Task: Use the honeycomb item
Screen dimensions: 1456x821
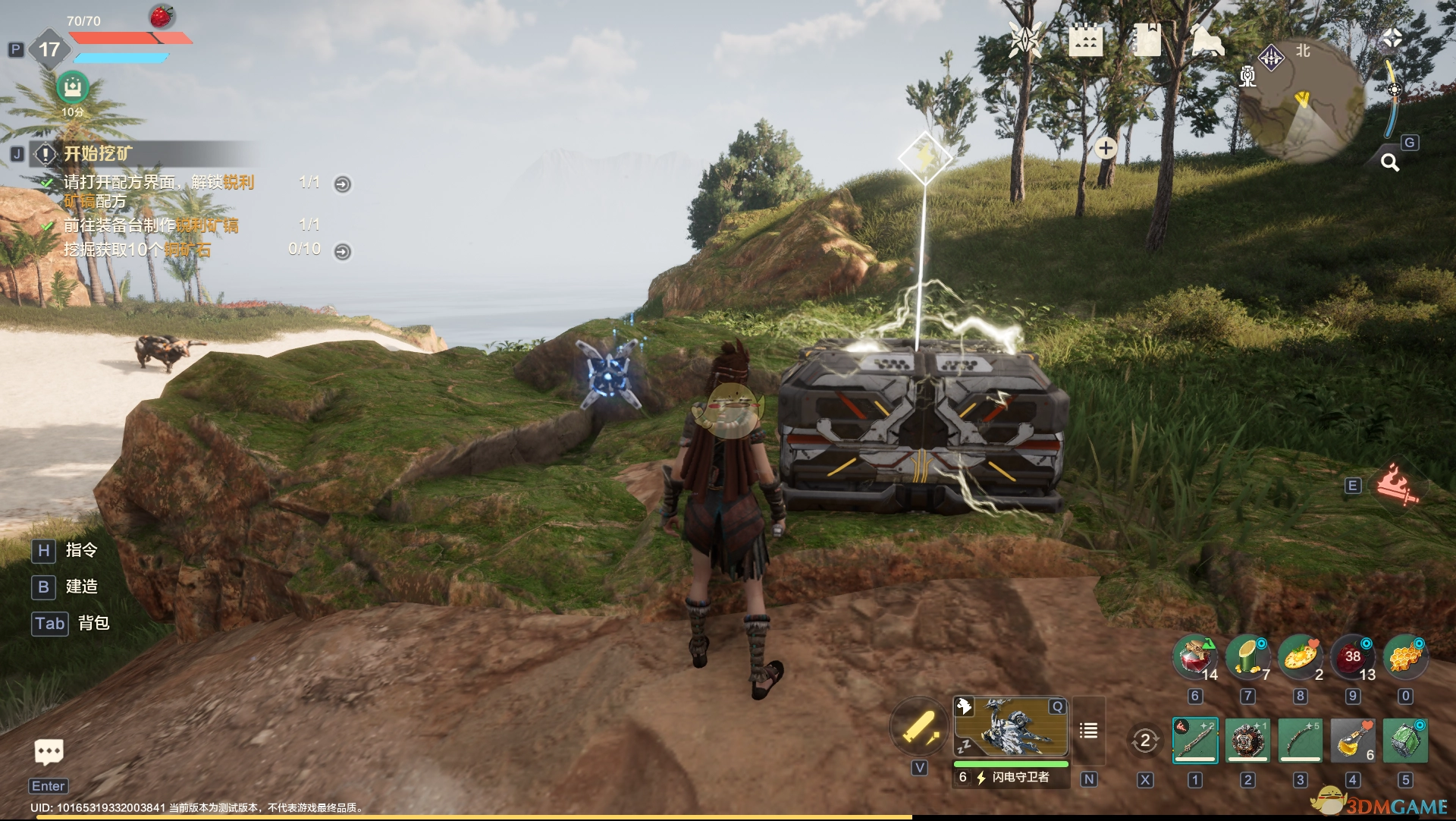Action: [1405, 657]
